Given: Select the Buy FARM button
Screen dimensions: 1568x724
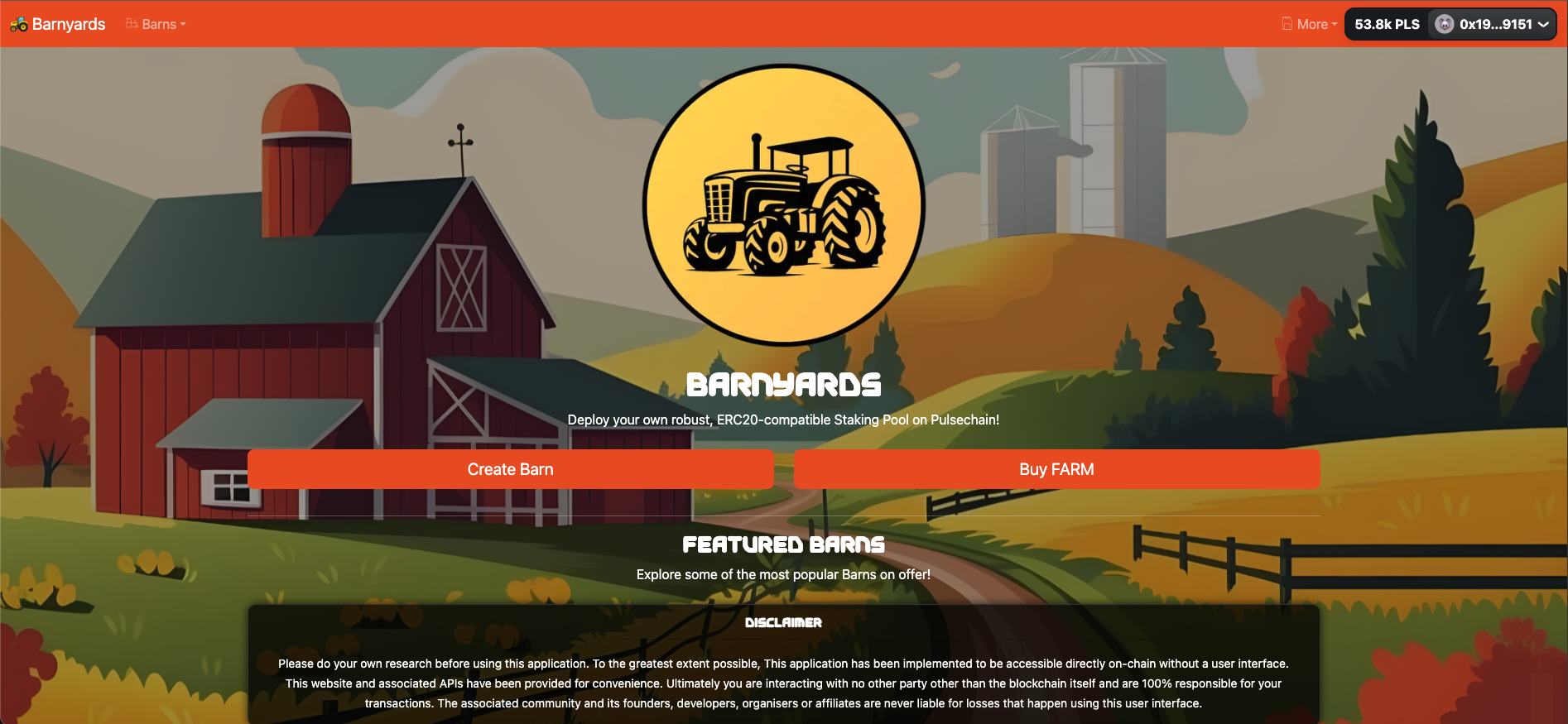Looking at the screenshot, I should pos(1056,469).
